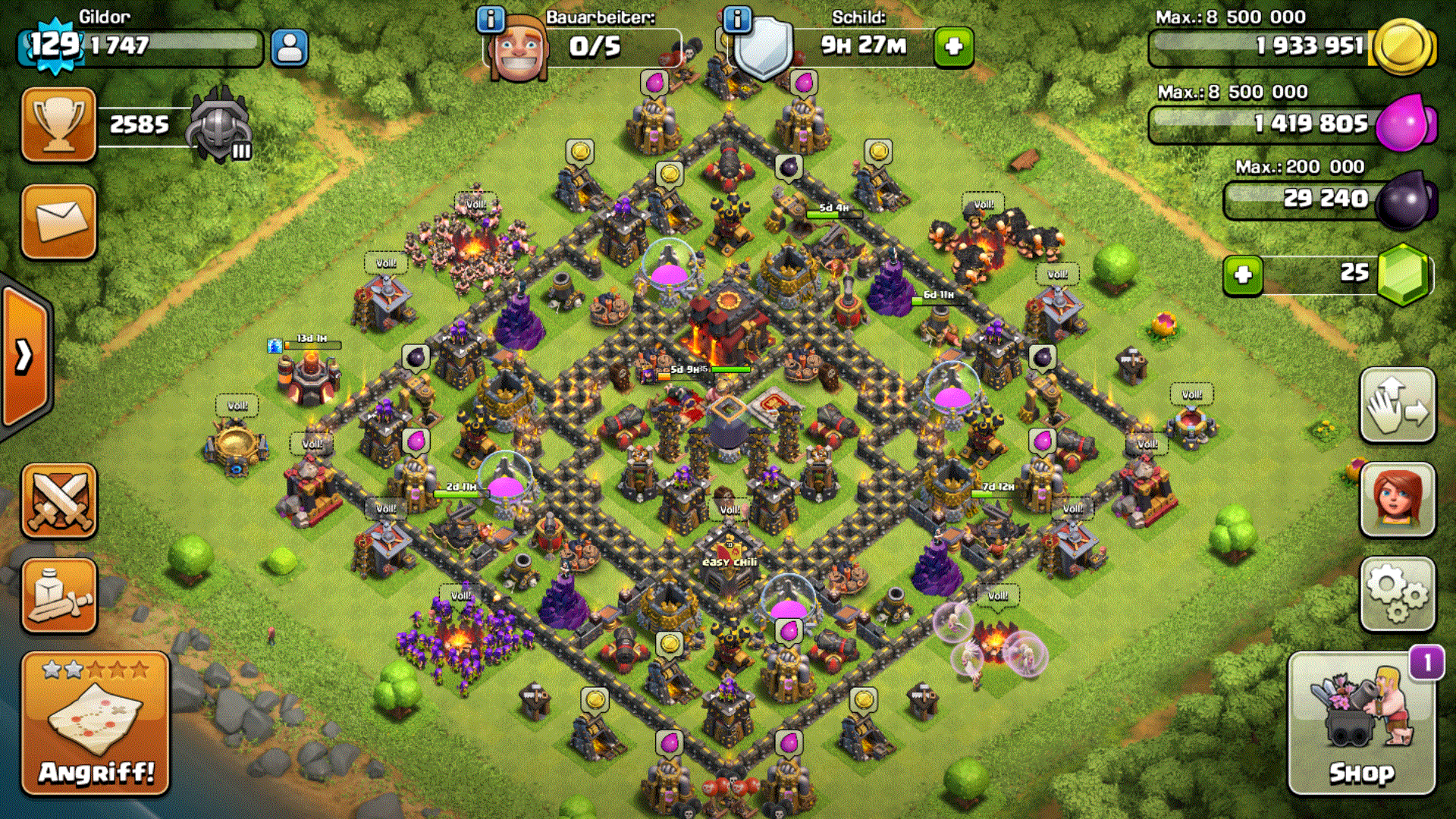This screenshot has height=819, width=1456.
Task: Open the mail inbox envelope
Action: point(59,221)
